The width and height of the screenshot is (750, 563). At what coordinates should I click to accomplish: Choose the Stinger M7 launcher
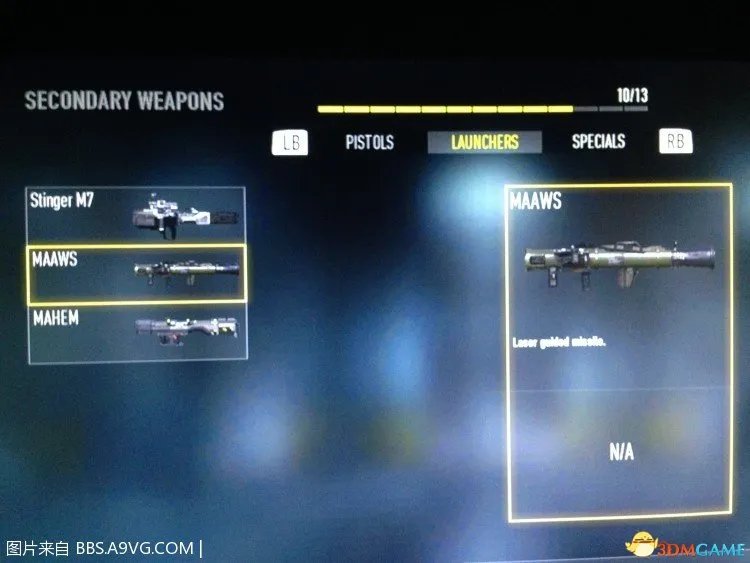pos(136,214)
